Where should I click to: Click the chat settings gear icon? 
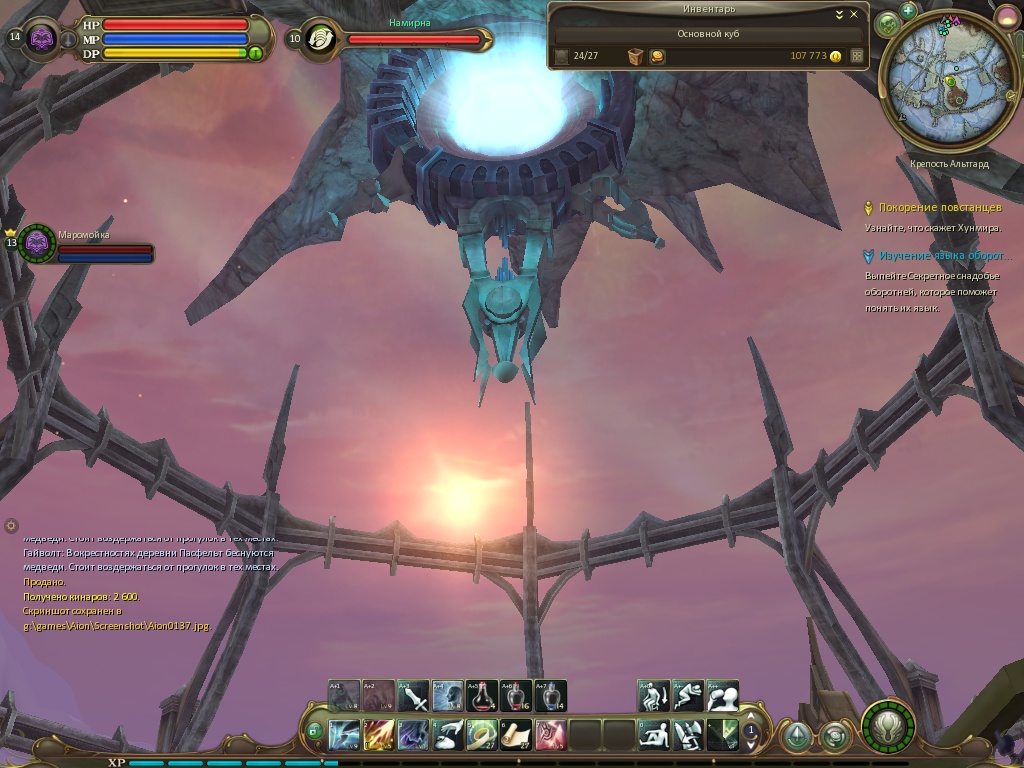tap(11, 525)
